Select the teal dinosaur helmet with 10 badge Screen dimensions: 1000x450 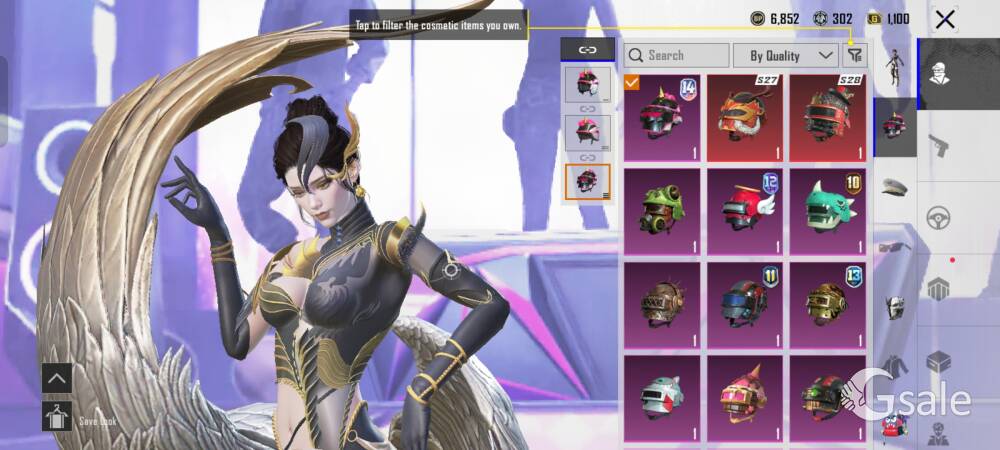827,211
